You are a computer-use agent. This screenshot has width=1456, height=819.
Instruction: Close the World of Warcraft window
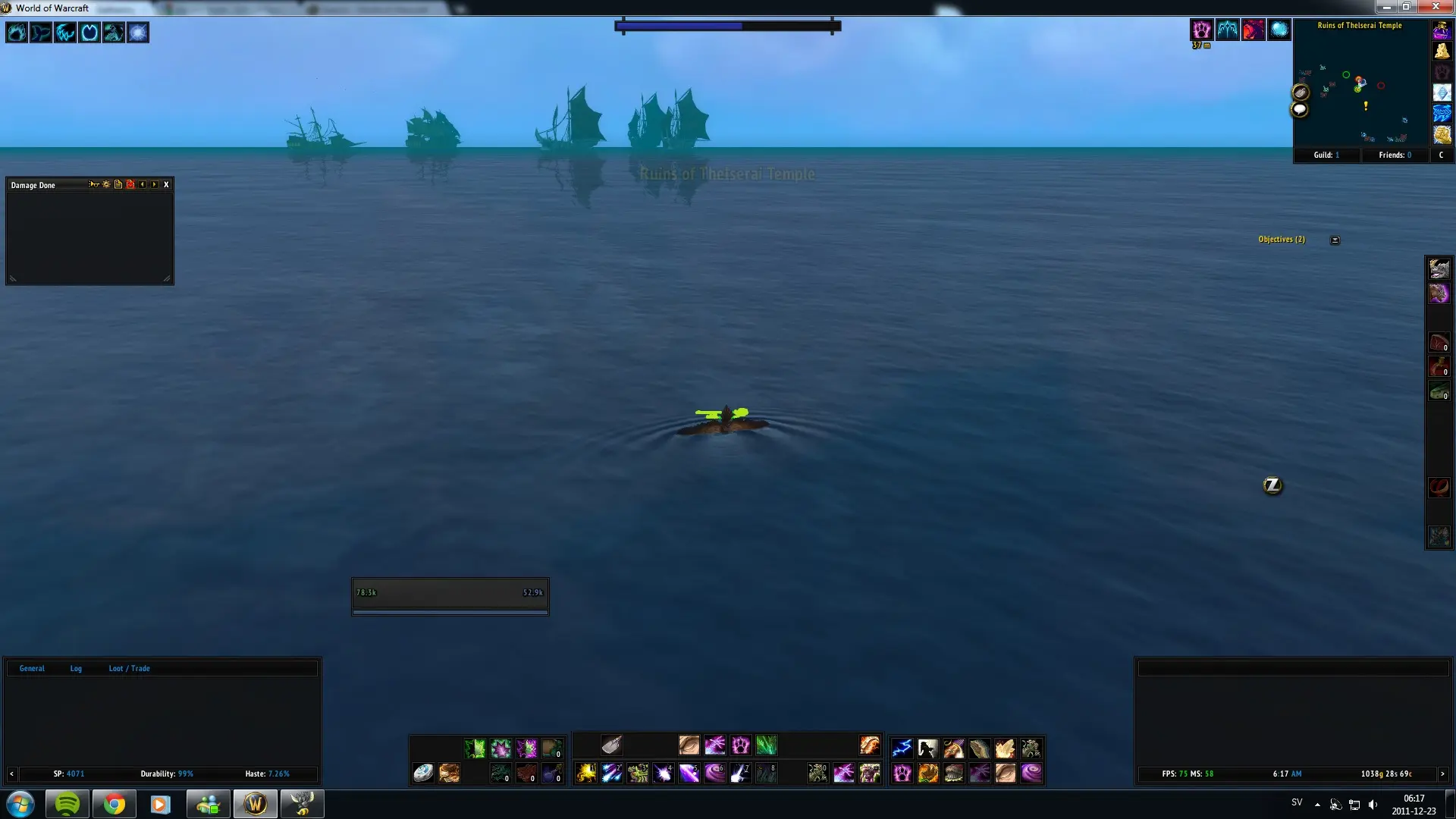coord(1436,7)
